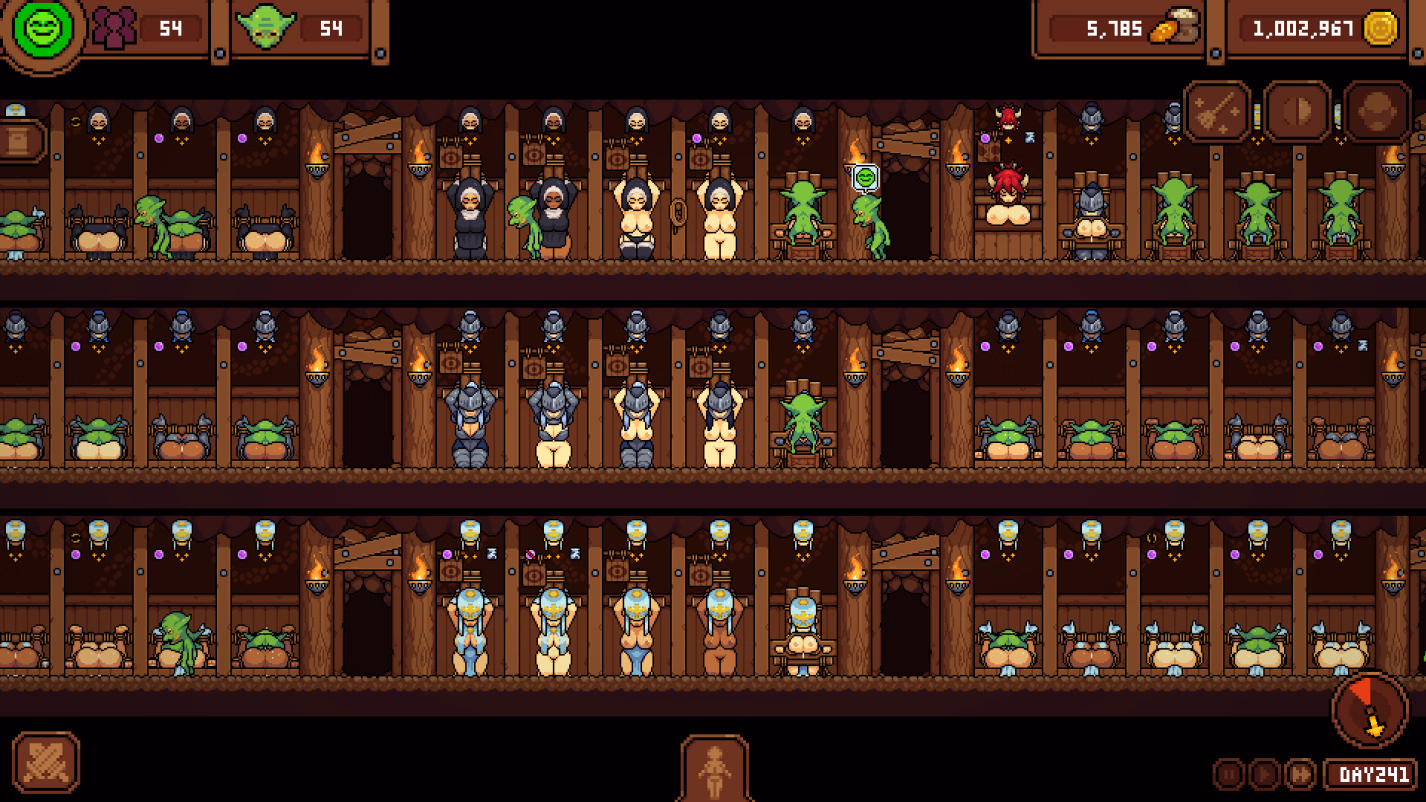The image size is (1426, 802).
Task: Click the rightmost round slot icon top-right
Action: tap(1377, 112)
